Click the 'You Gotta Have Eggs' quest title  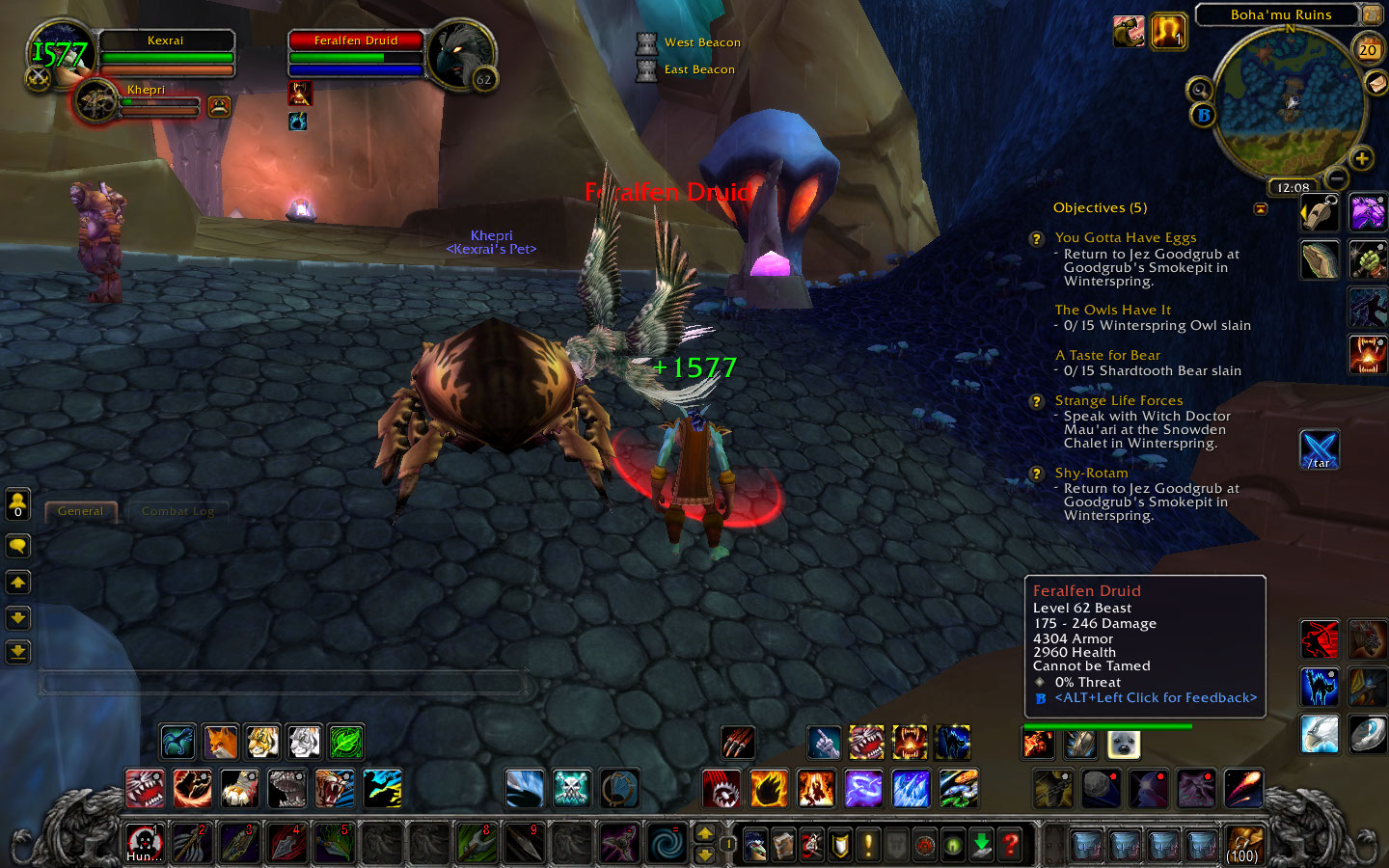[x=1125, y=237]
